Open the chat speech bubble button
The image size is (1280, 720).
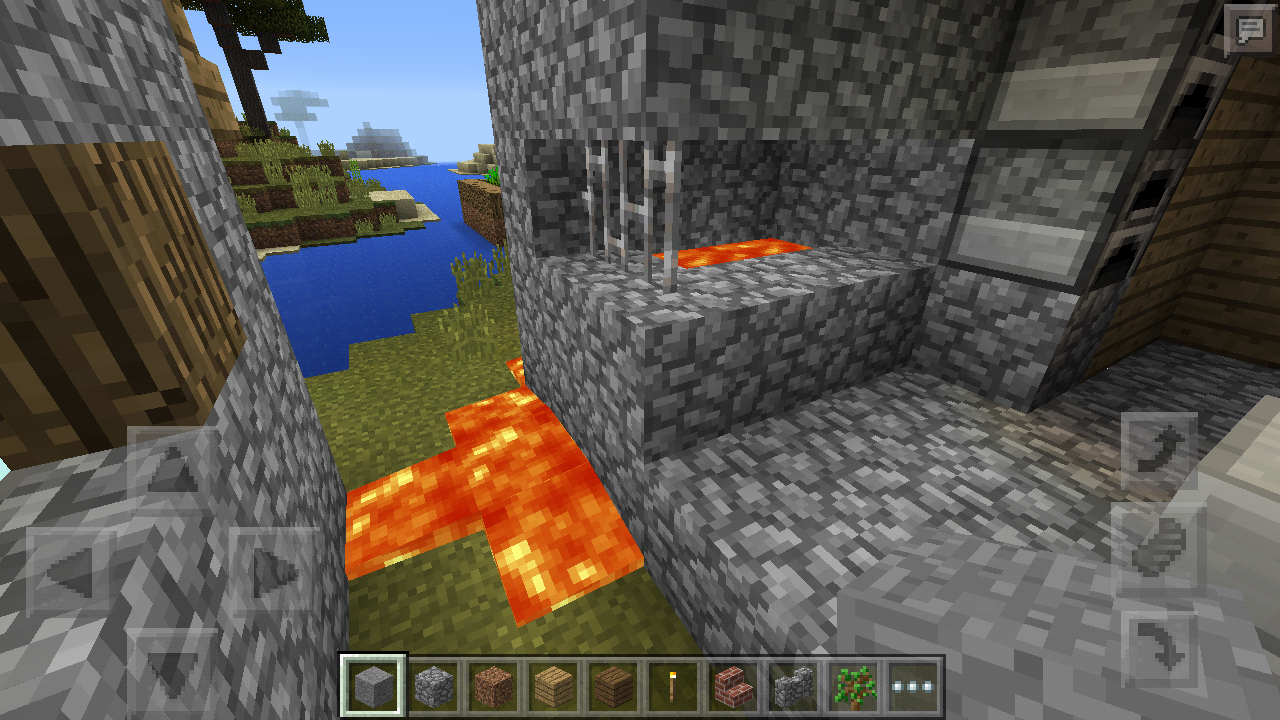[1250, 30]
